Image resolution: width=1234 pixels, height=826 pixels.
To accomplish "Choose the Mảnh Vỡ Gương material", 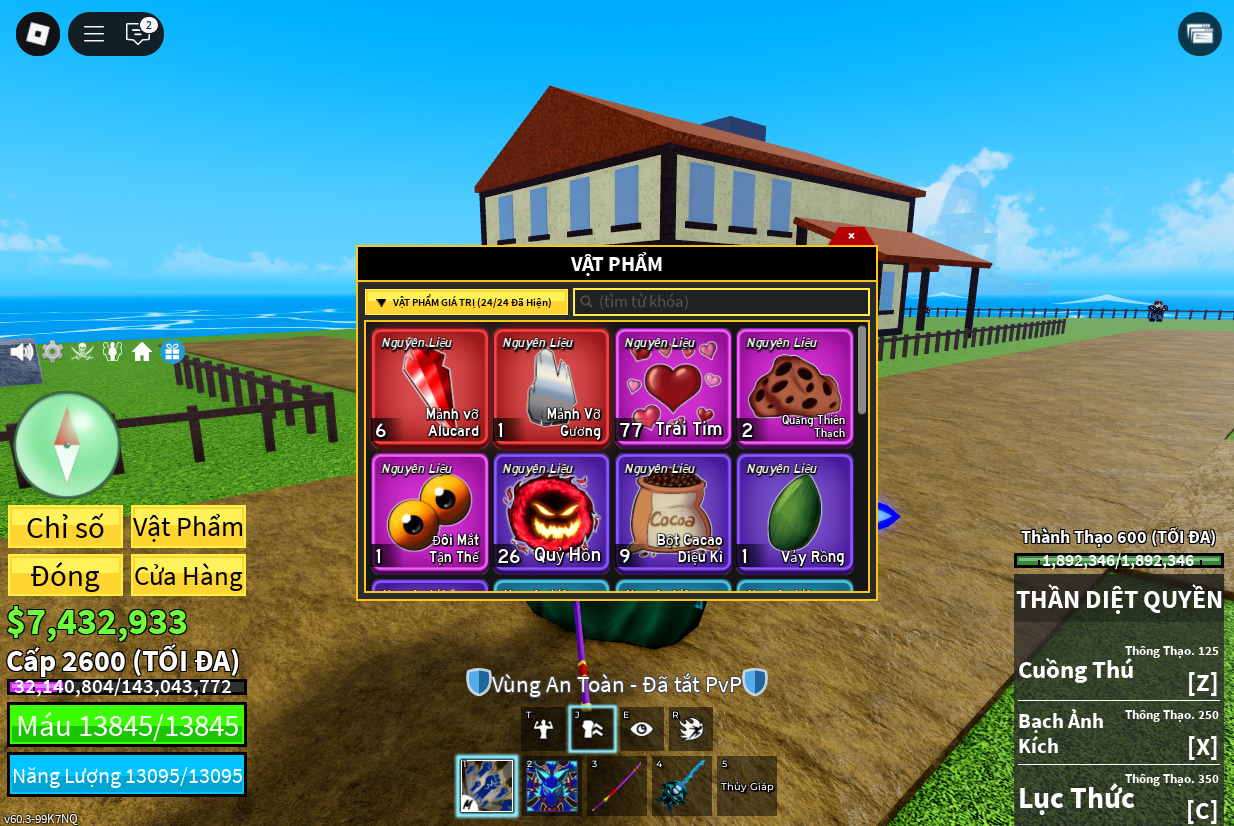I will click(x=551, y=386).
